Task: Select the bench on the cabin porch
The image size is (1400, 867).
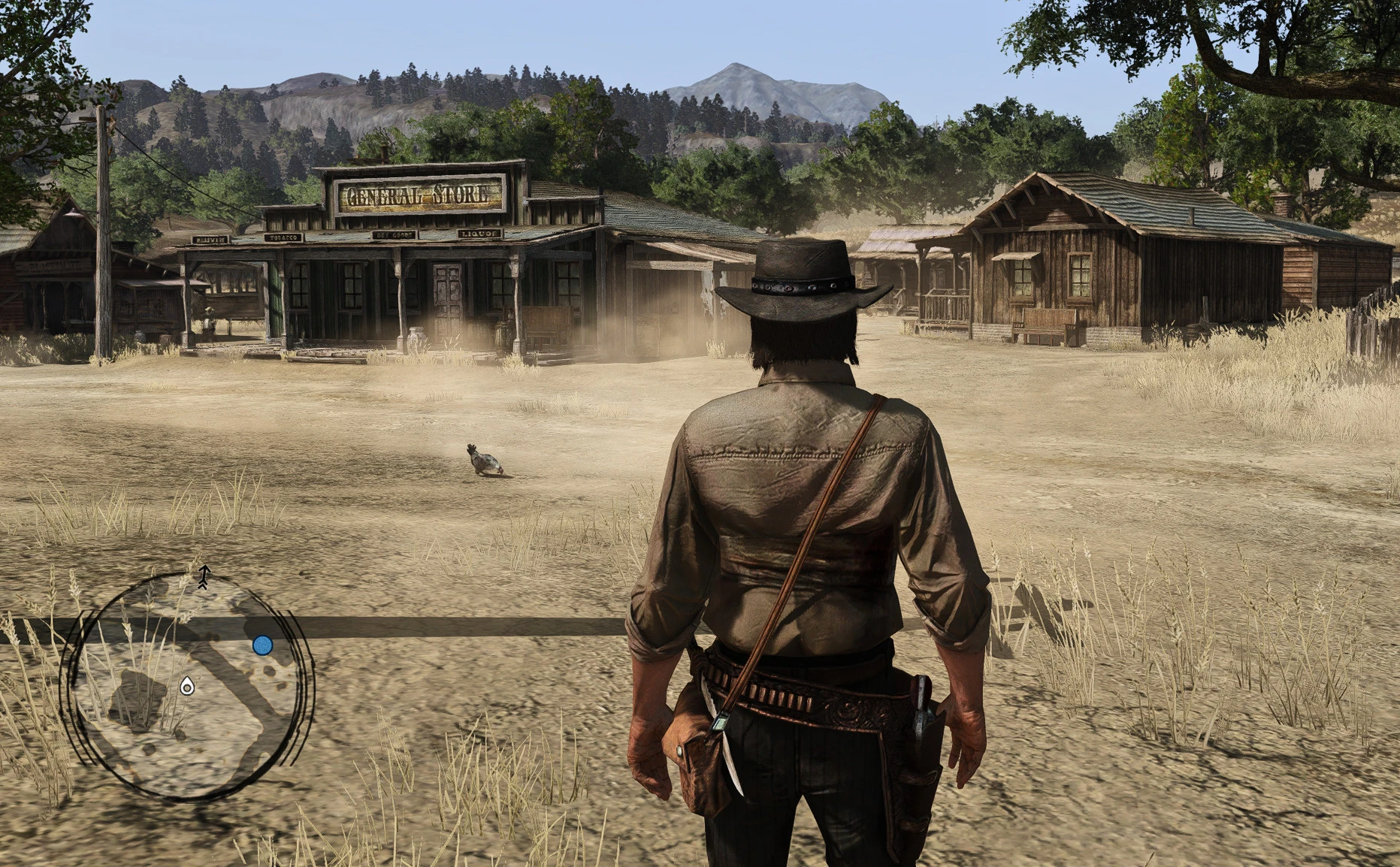Action: [x=1045, y=325]
